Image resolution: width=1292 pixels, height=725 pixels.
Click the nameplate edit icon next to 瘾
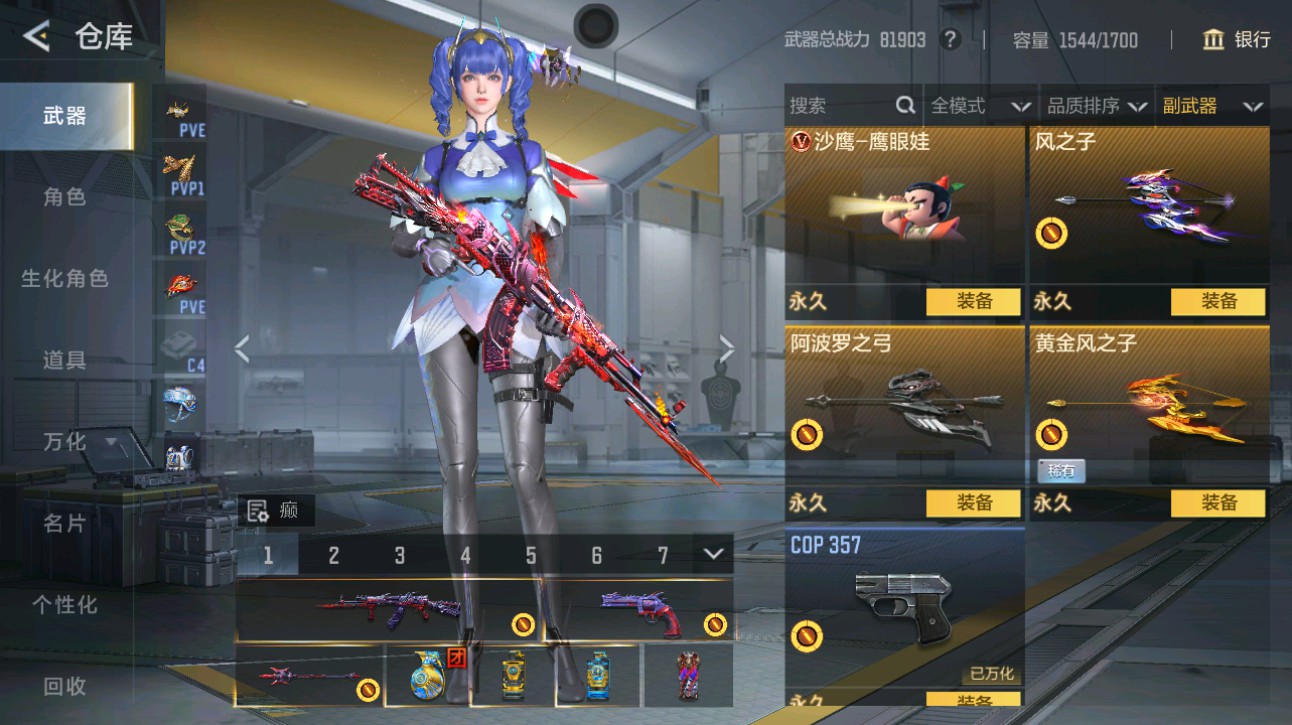coord(259,511)
